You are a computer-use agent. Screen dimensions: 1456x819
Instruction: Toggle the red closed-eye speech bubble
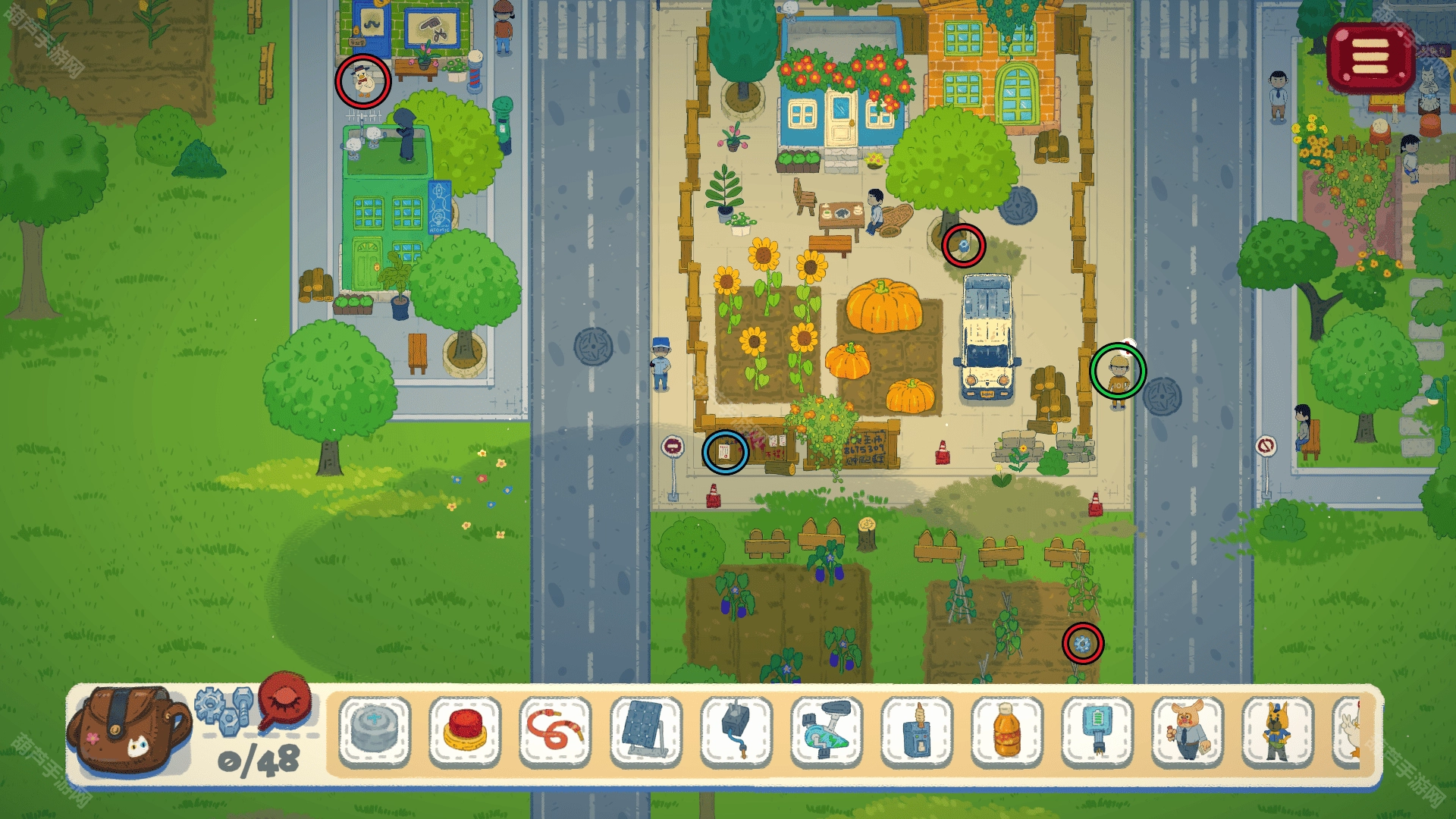point(286,701)
